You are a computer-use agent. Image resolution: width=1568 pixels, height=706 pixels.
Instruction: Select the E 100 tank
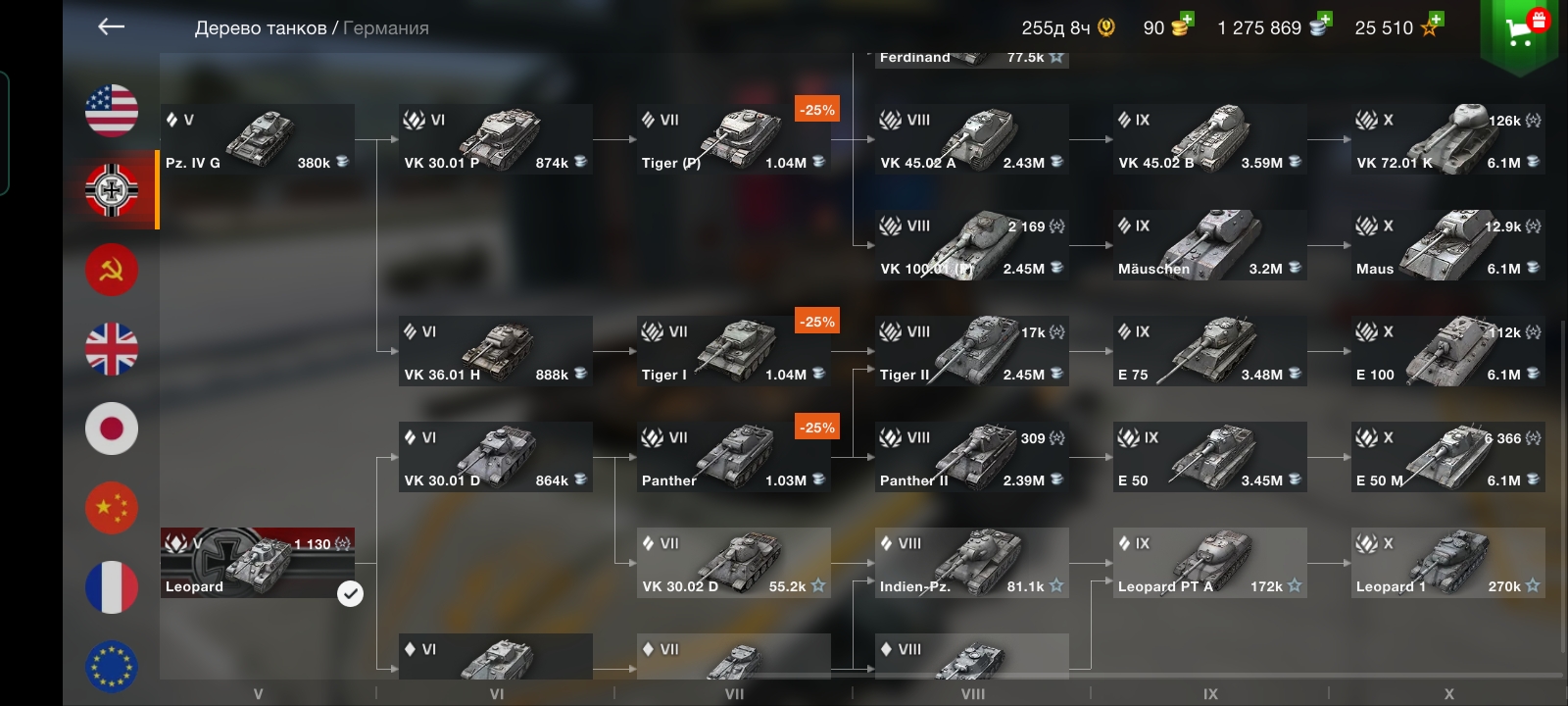[1447, 351]
